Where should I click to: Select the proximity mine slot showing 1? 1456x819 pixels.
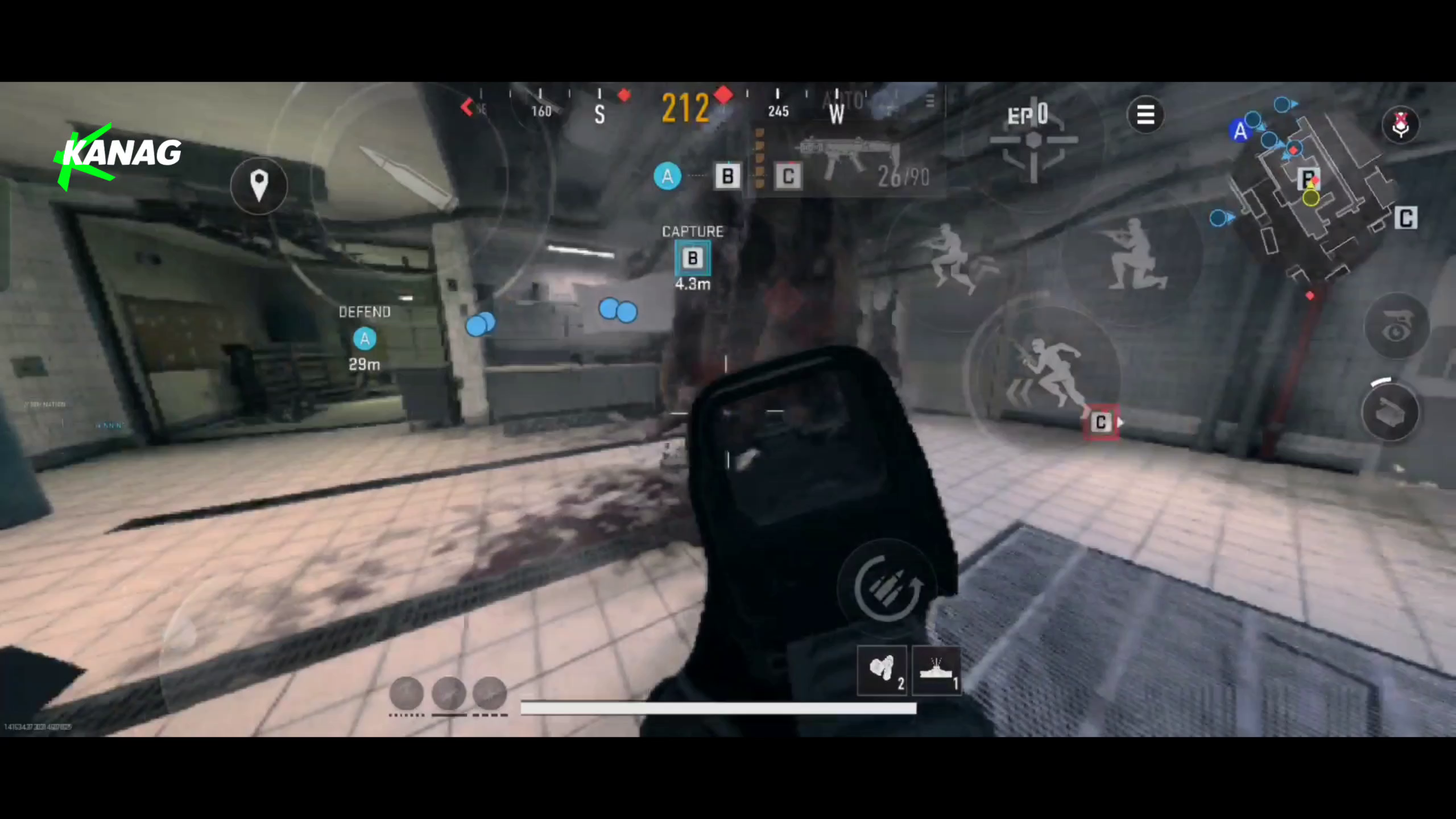936,671
